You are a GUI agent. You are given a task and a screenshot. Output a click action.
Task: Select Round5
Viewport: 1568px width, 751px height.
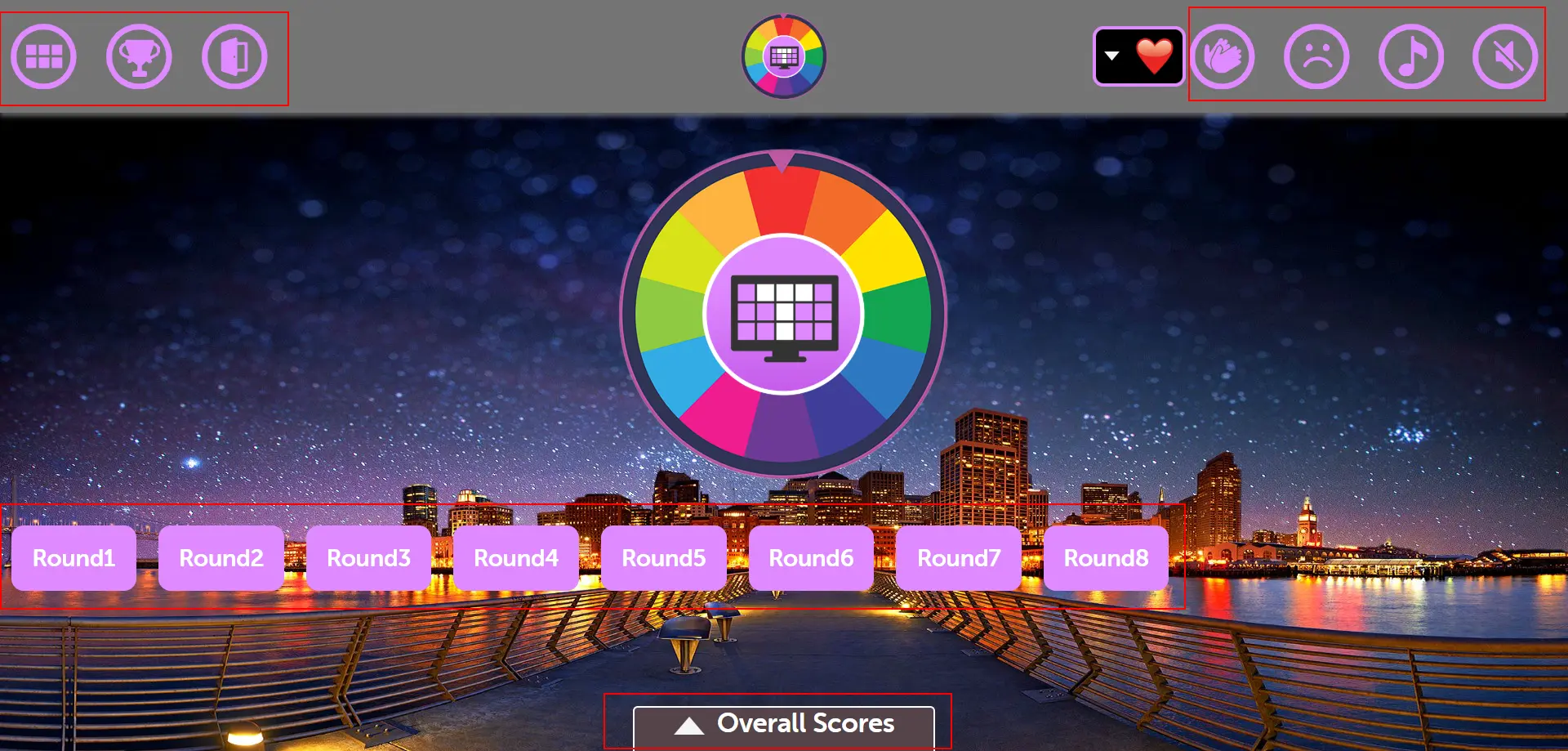[664, 558]
